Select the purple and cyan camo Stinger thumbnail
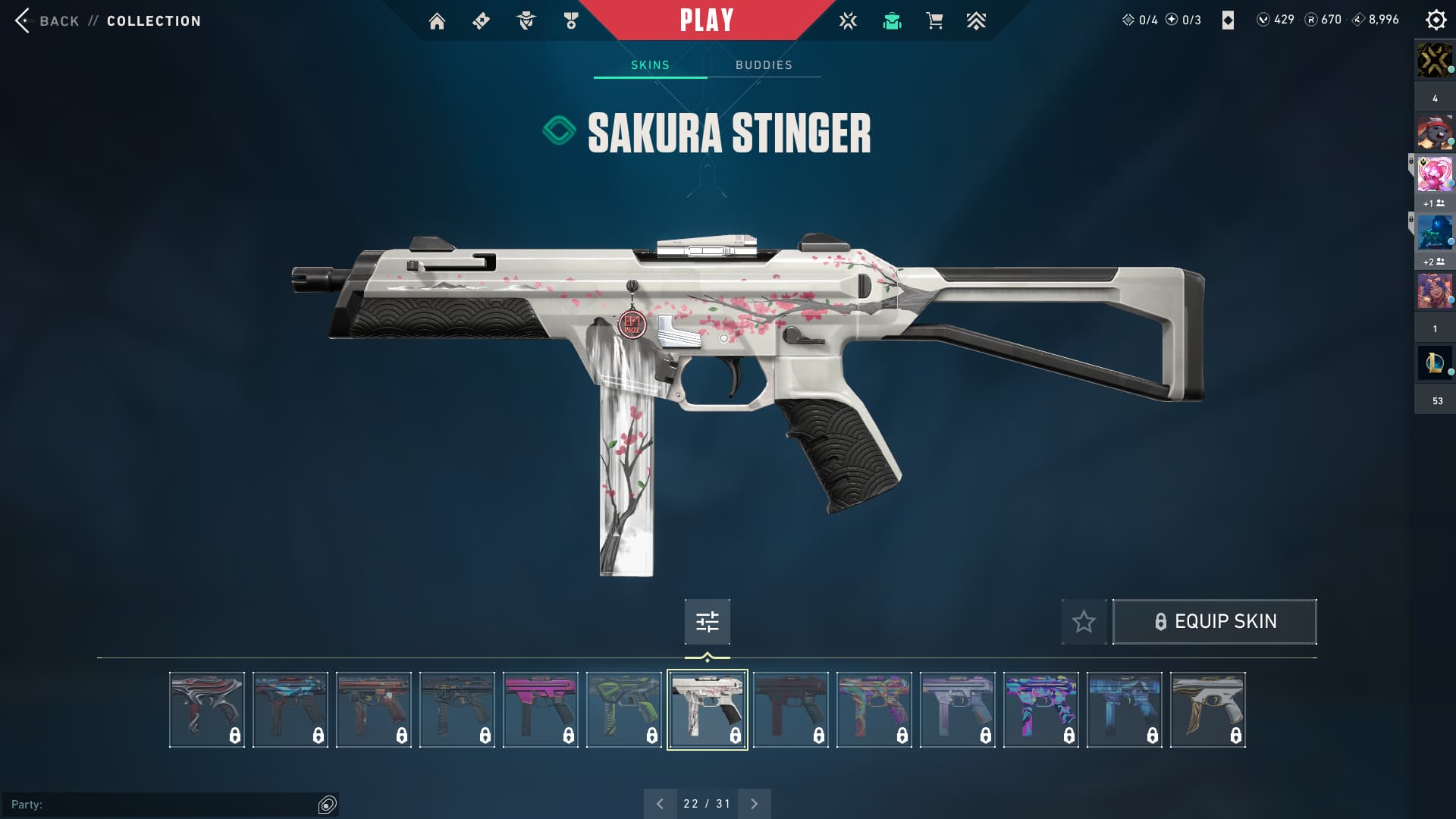This screenshot has height=819, width=1456. pyautogui.click(x=1041, y=710)
